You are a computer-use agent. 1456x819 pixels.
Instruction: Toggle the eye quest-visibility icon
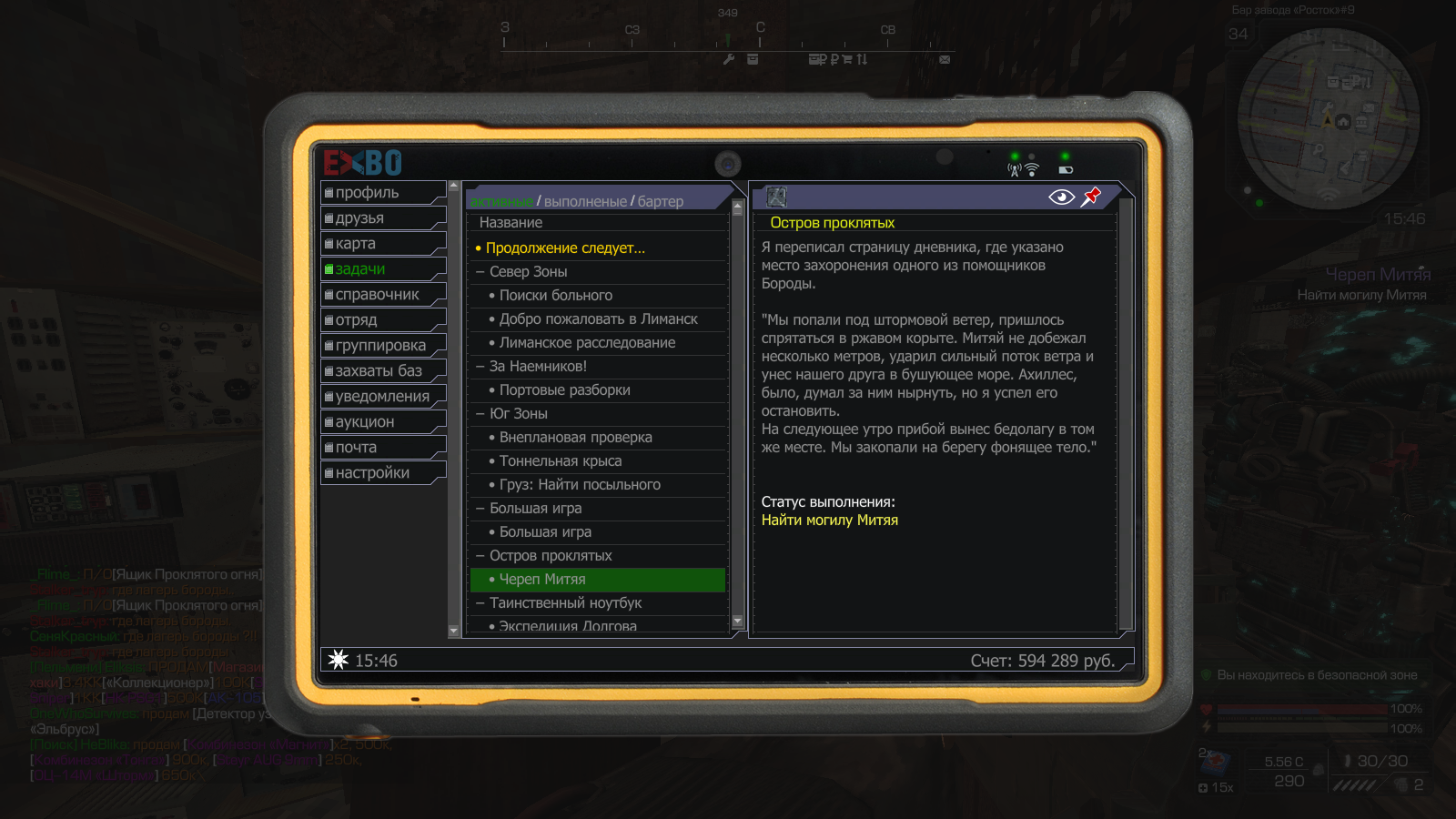[1061, 197]
